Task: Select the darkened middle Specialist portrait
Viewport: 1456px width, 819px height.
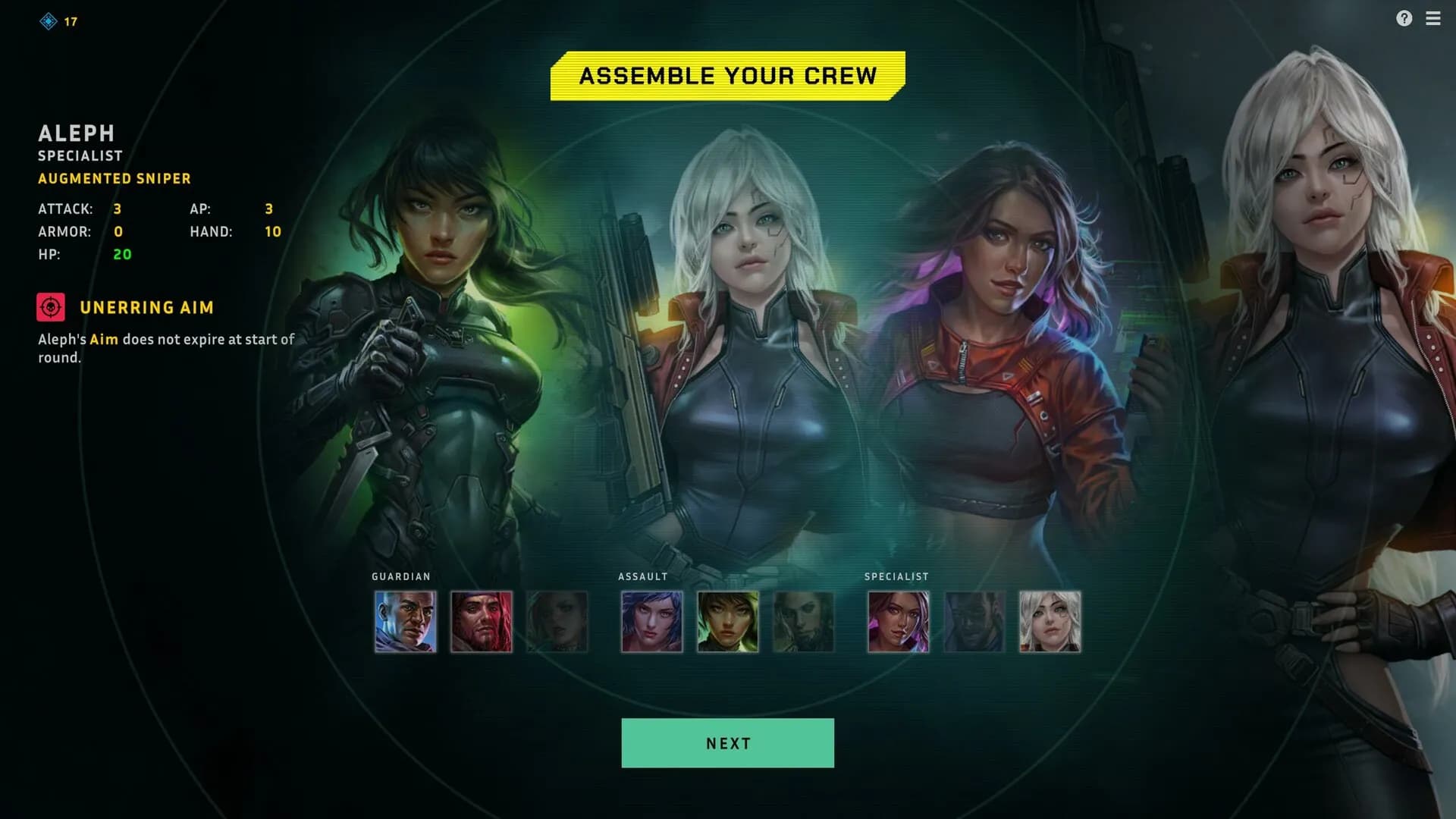Action: (x=974, y=621)
